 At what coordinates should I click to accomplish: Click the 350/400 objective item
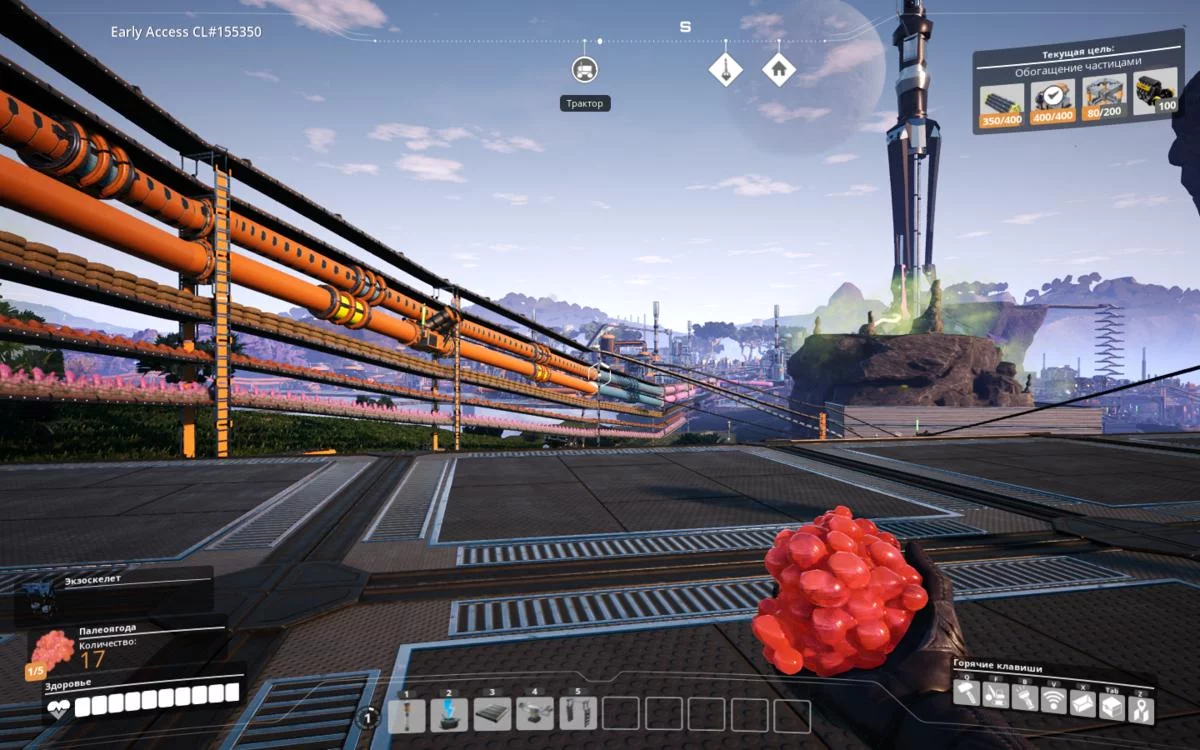pyautogui.click(x=1001, y=102)
